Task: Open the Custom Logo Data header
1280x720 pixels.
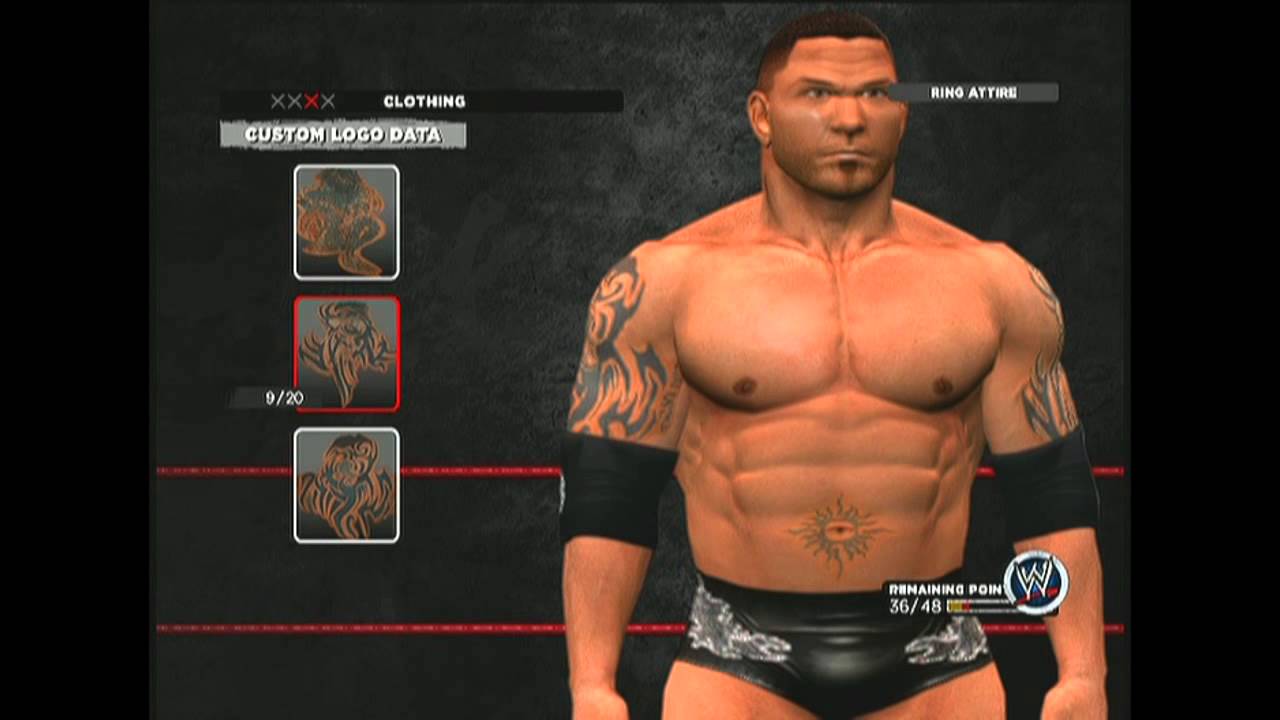Action: (343, 135)
